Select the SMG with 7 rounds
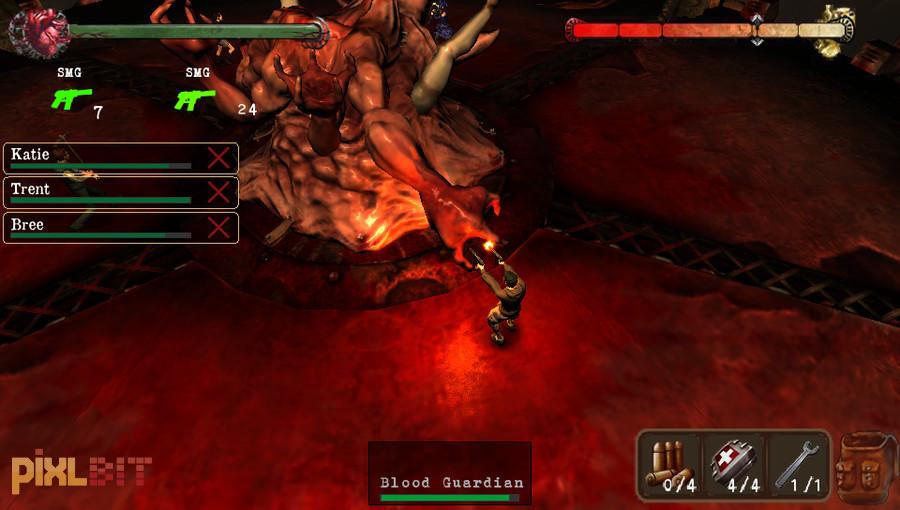 (x=70, y=99)
